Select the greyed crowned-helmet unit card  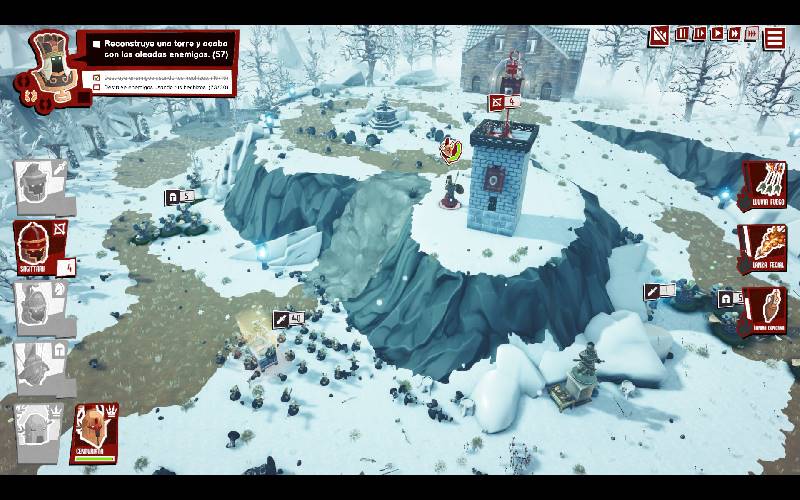pos(38,430)
